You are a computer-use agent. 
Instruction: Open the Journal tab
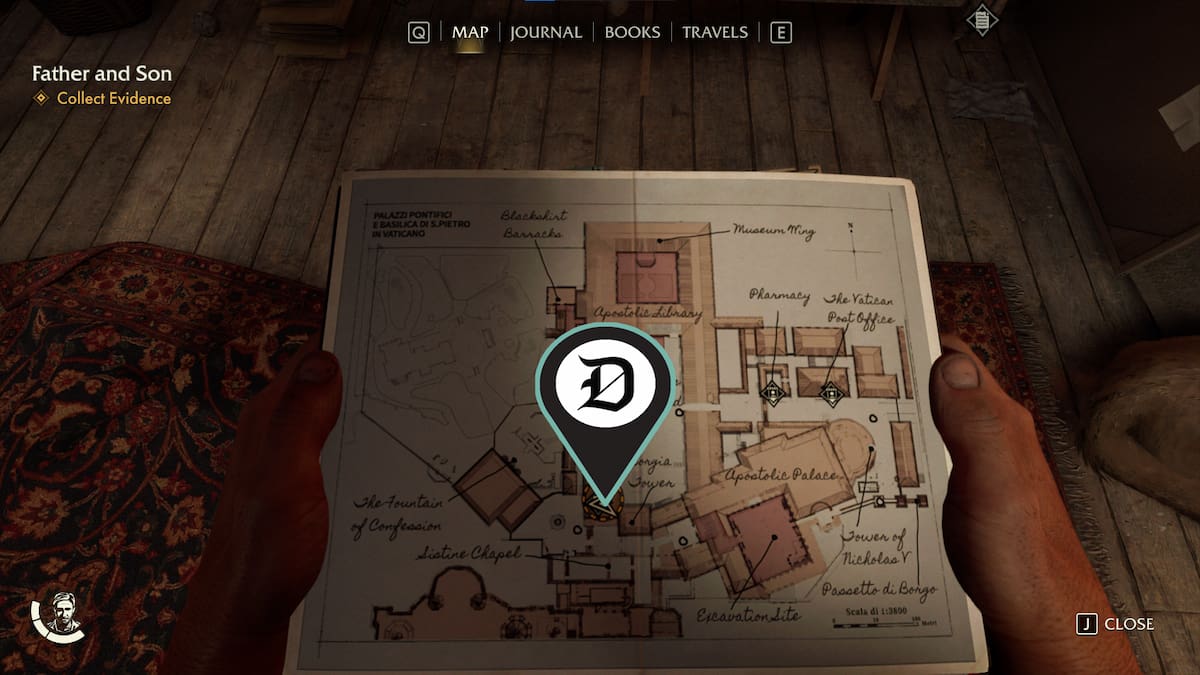tap(545, 32)
